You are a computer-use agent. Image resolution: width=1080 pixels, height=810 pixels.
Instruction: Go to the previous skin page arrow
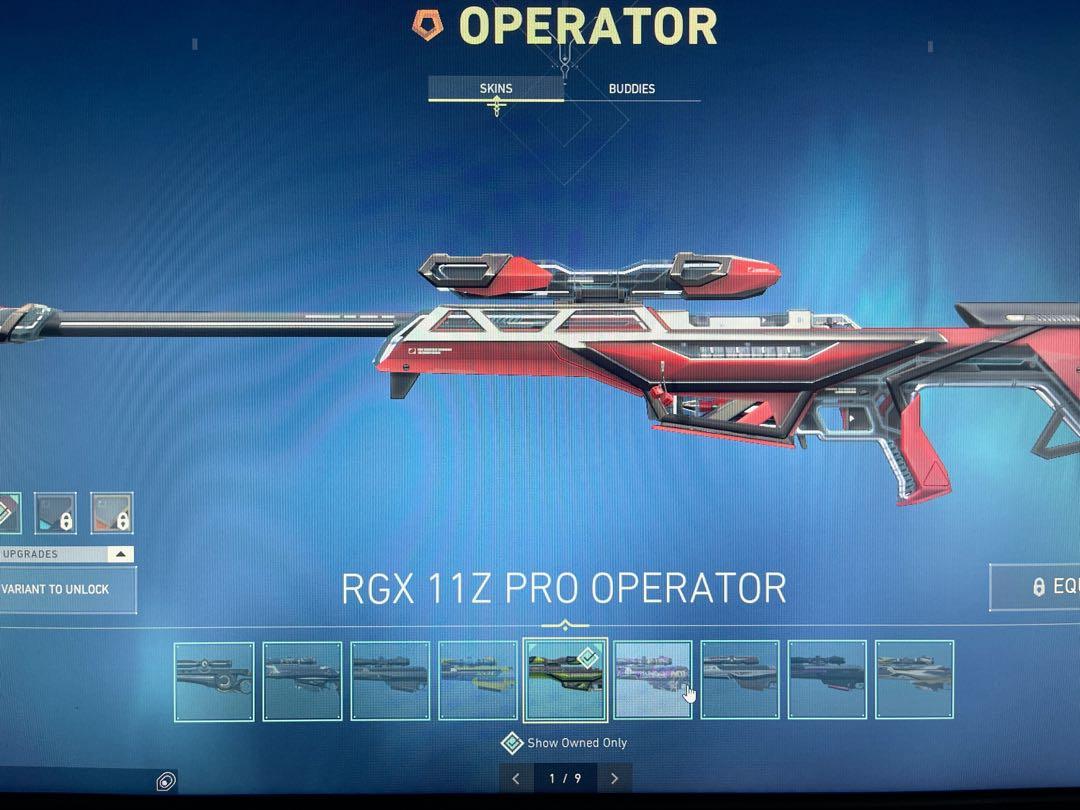pos(516,778)
